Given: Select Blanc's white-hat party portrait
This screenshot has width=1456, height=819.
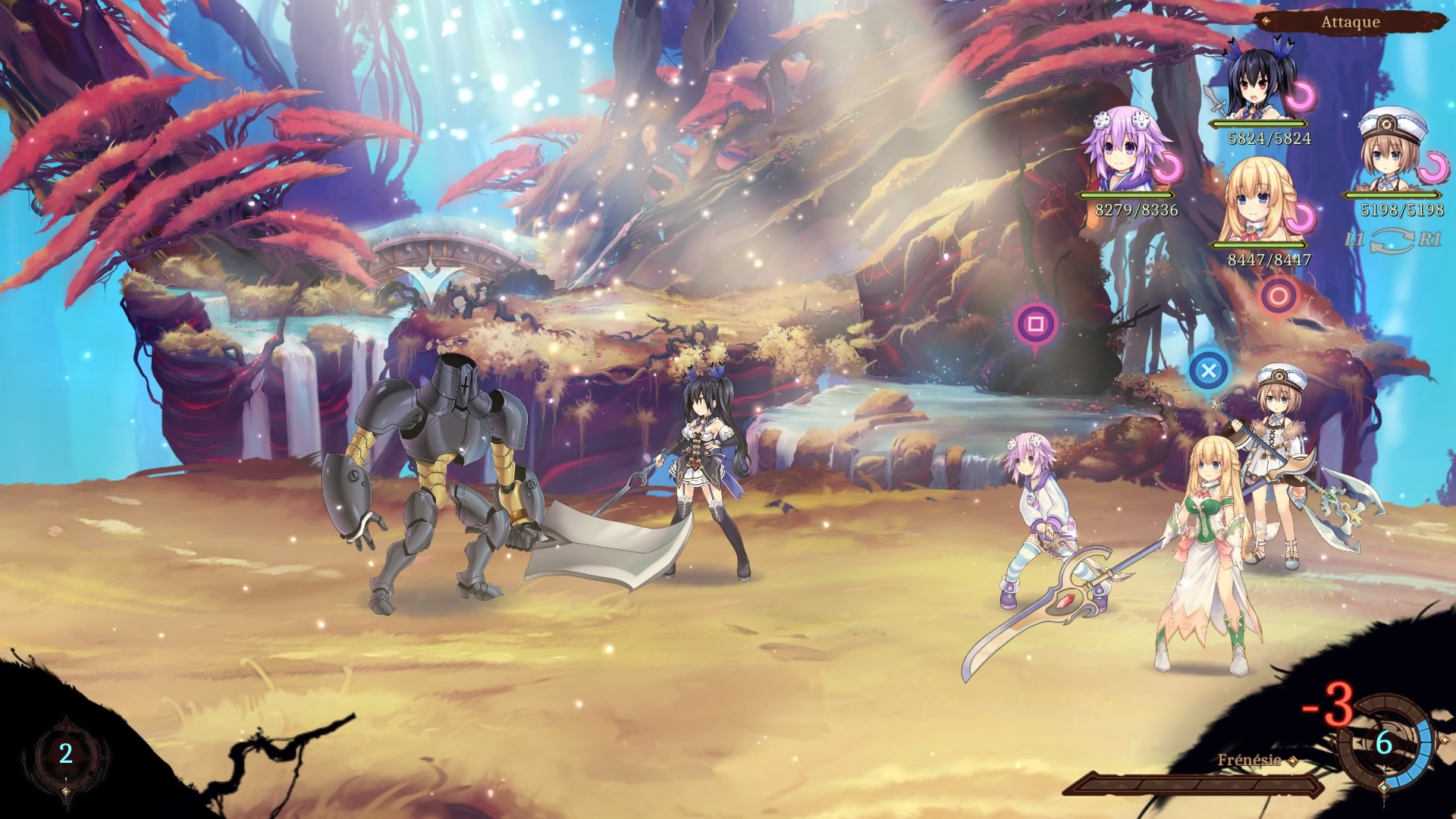Looking at the screenshot, I should (1392, 152).
